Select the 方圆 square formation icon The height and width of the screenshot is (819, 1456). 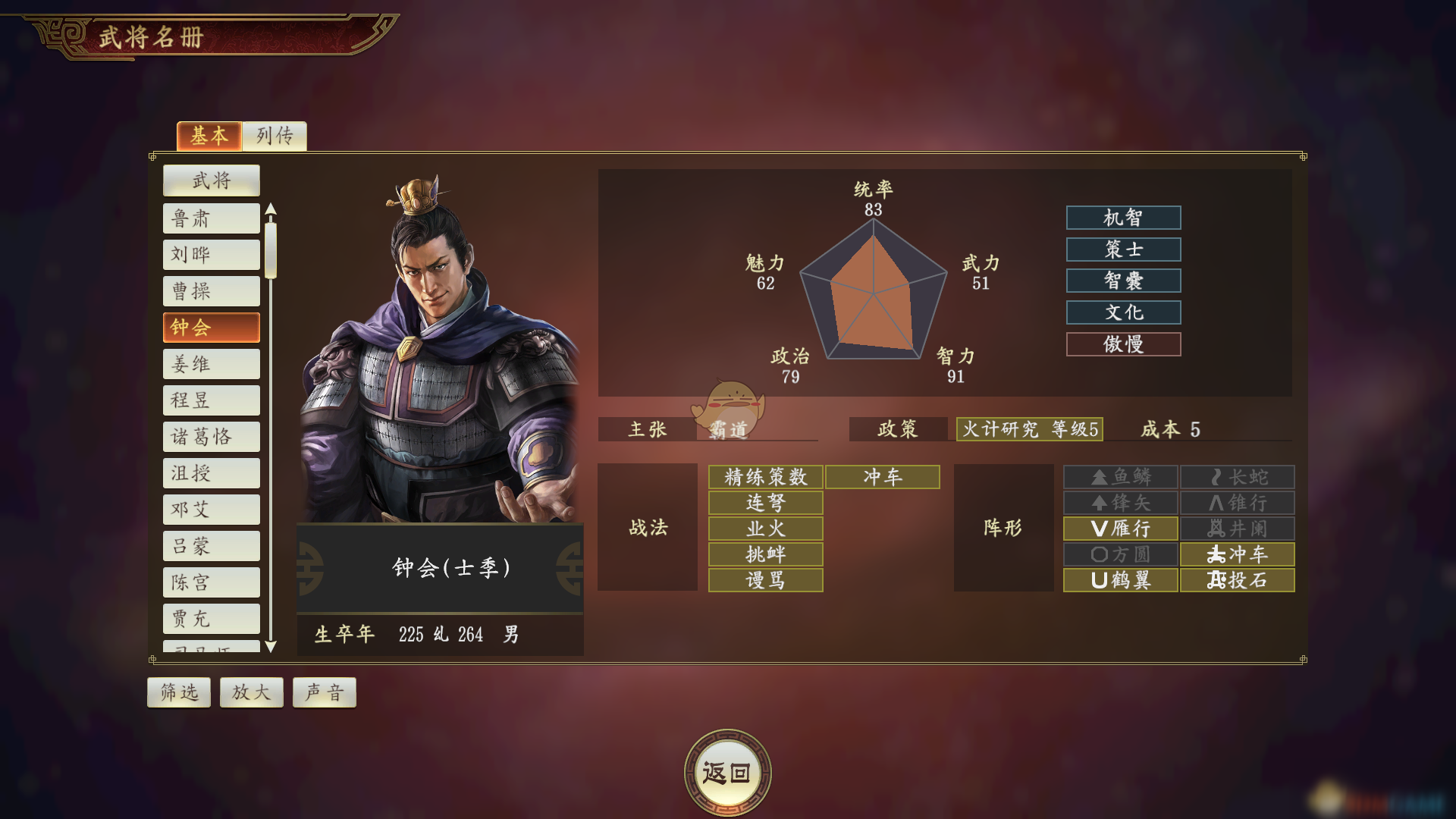[x=1120, y=554]
